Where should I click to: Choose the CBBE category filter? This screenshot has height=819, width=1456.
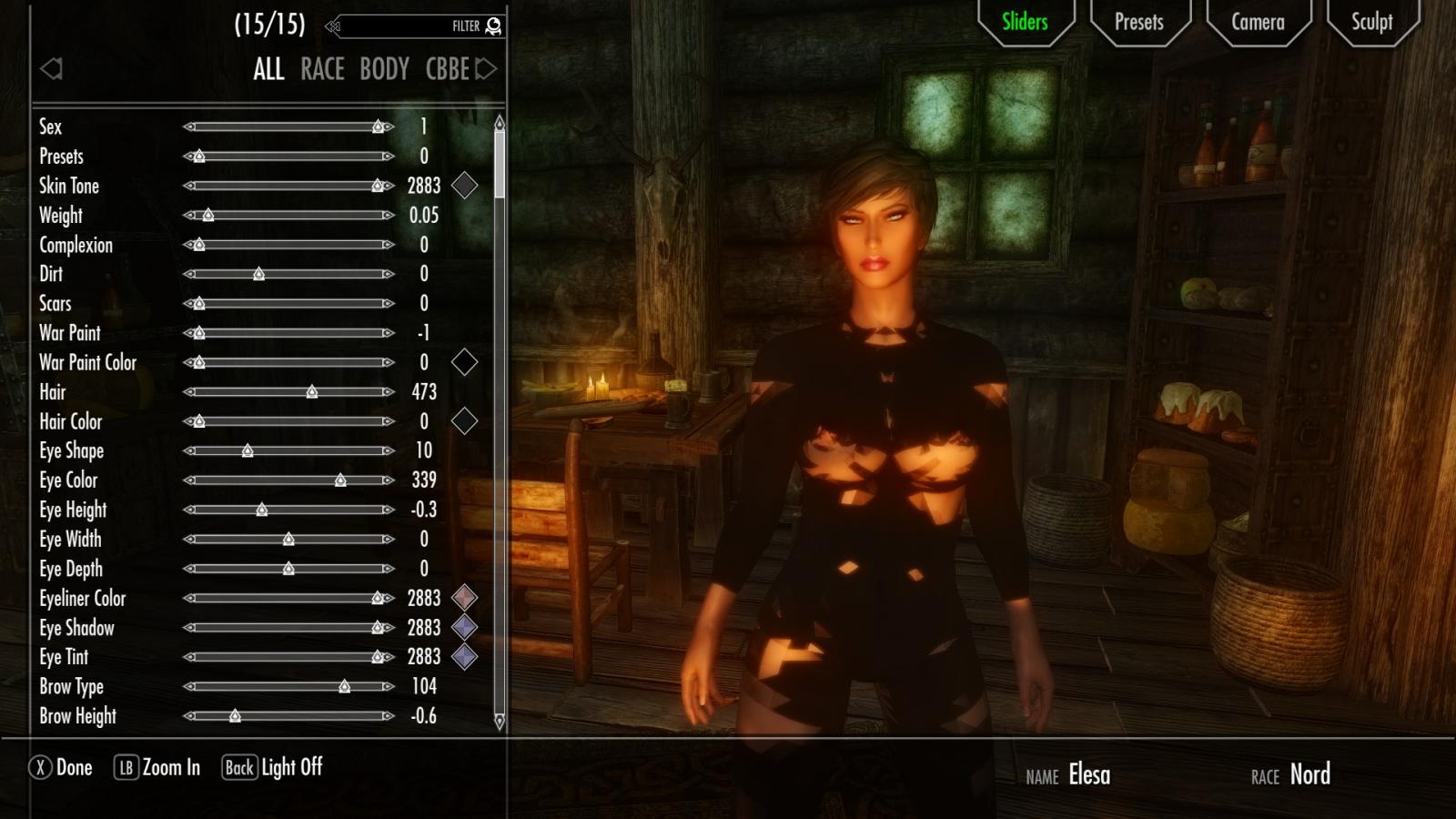click(x=447, y=69)
